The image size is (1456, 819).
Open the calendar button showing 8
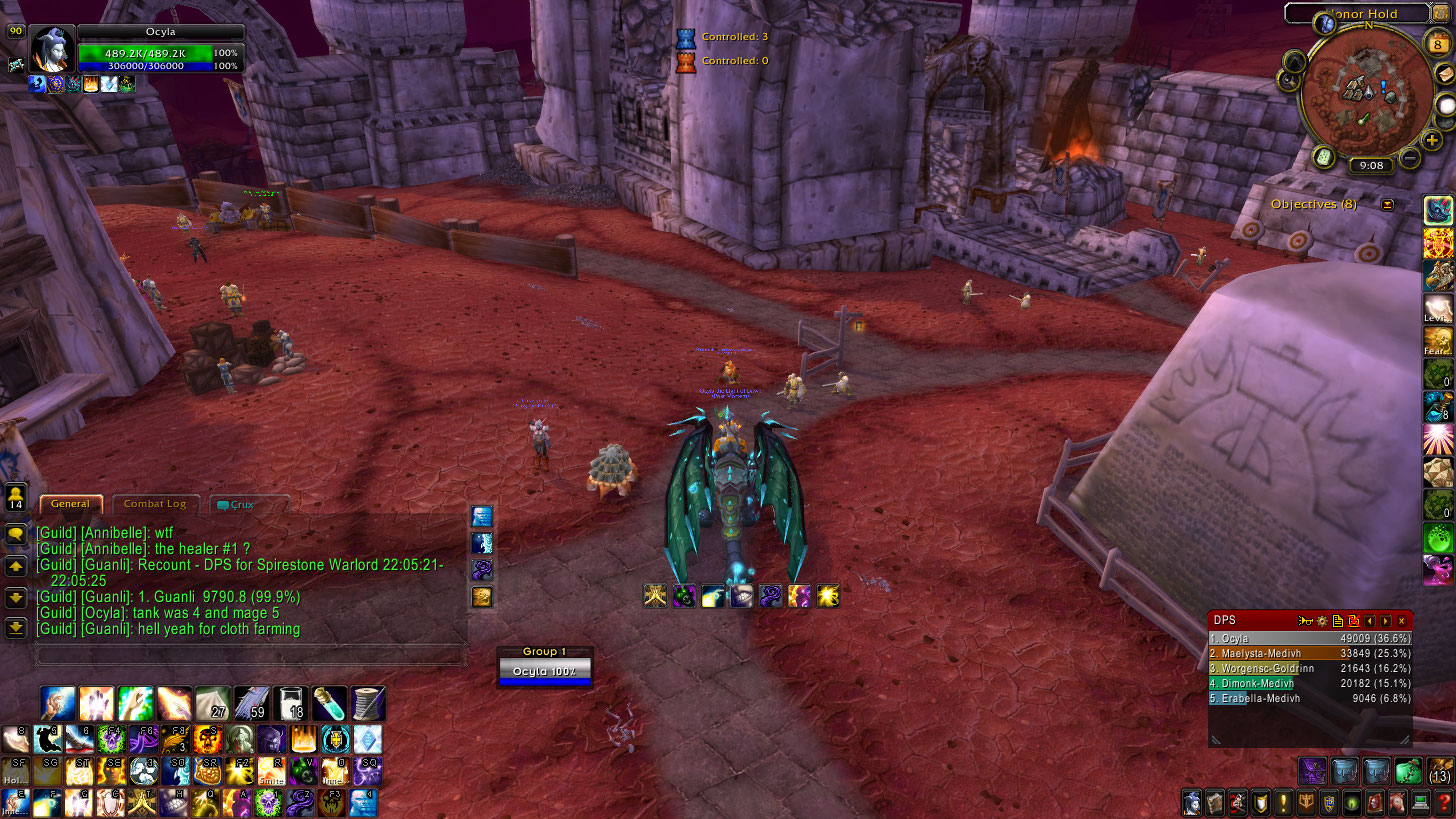coord(1439,45)
